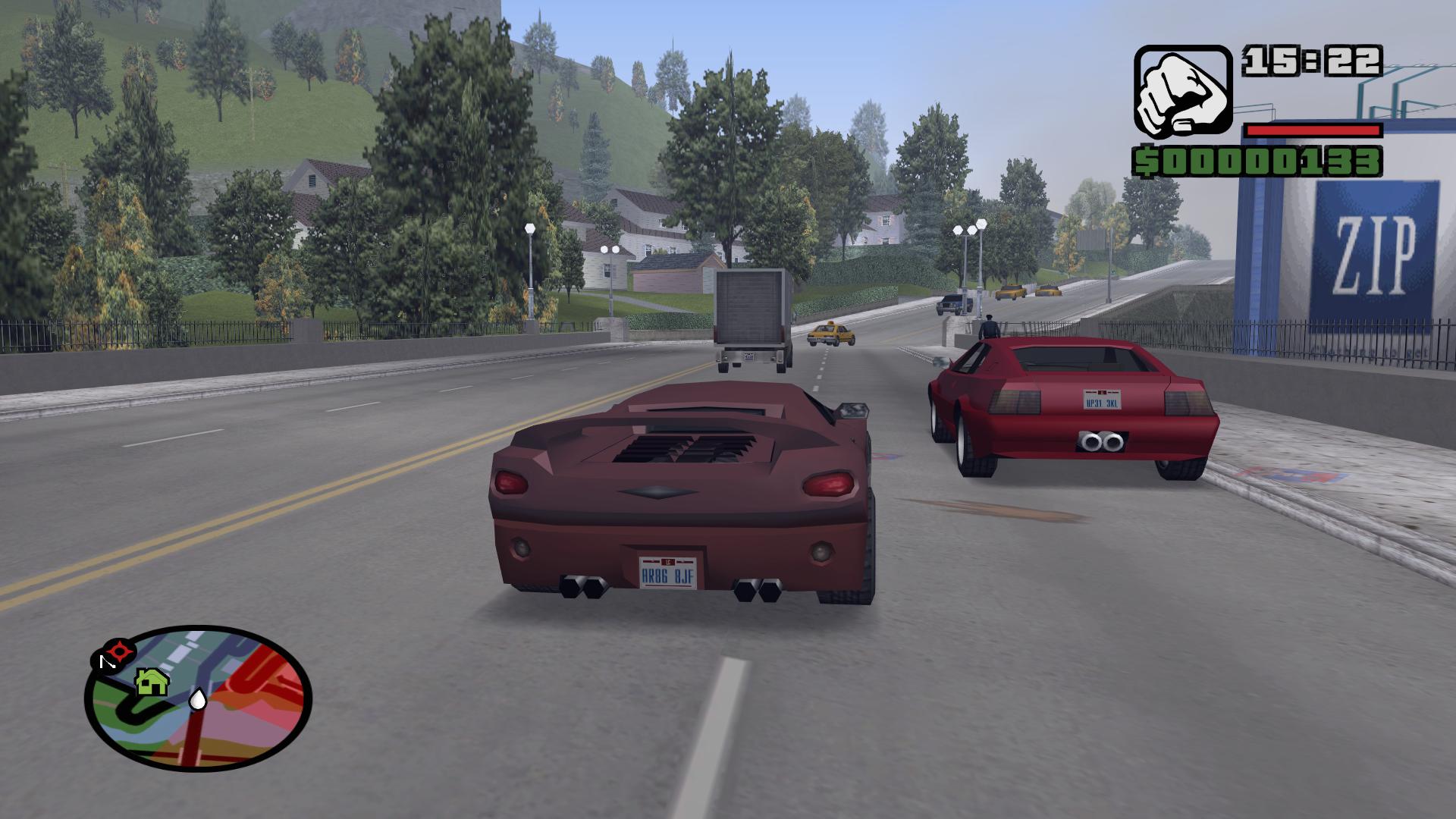Image resolution: width=1456 pixels, height=819 pixels.
Task: Click the red star-shaped marker on the minimap edge
Action: point(120,650)
